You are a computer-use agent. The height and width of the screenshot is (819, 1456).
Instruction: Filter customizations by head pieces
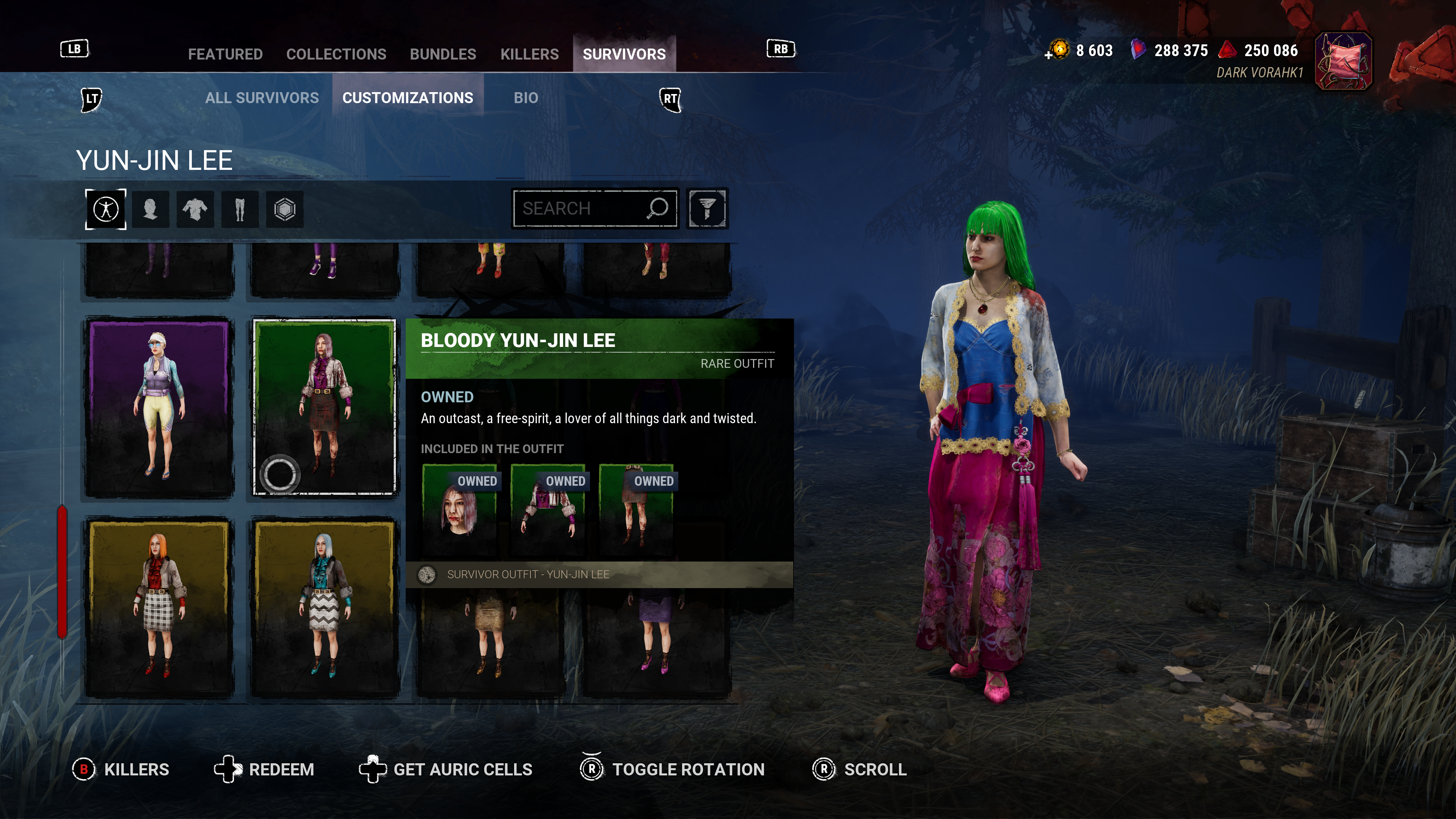coord(151,209)
